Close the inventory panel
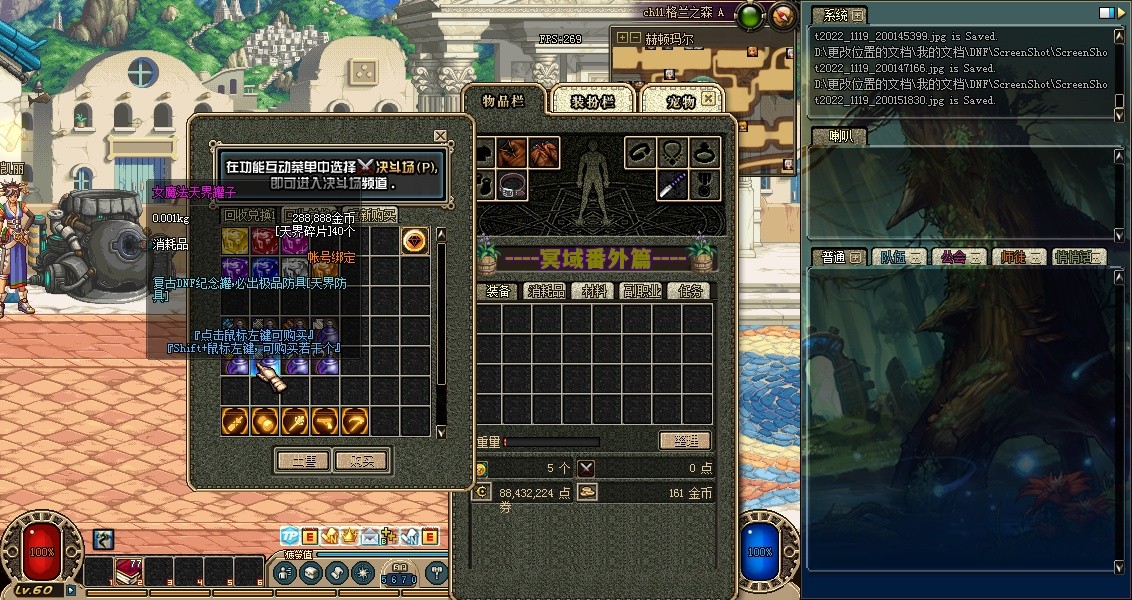This screenshot has height=600, width=1132. click(709, 99)
